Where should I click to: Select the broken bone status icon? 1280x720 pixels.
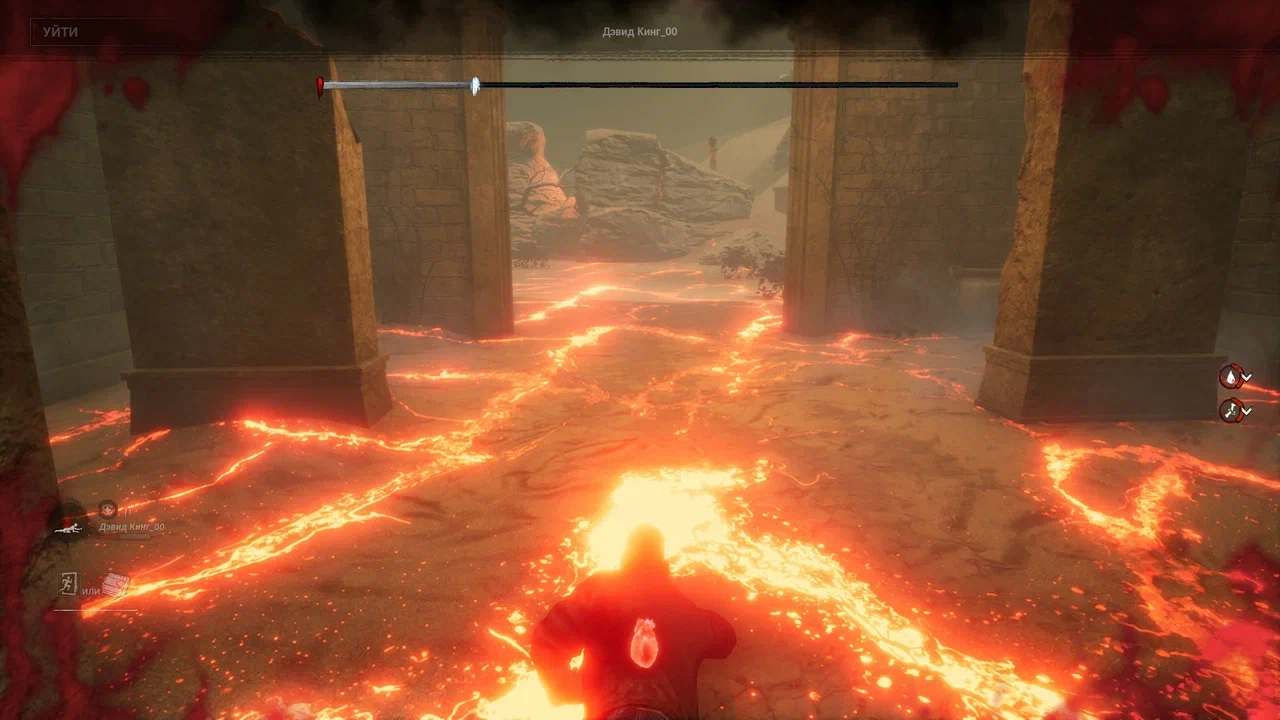pyautogui.click(x=1231, y=410)
